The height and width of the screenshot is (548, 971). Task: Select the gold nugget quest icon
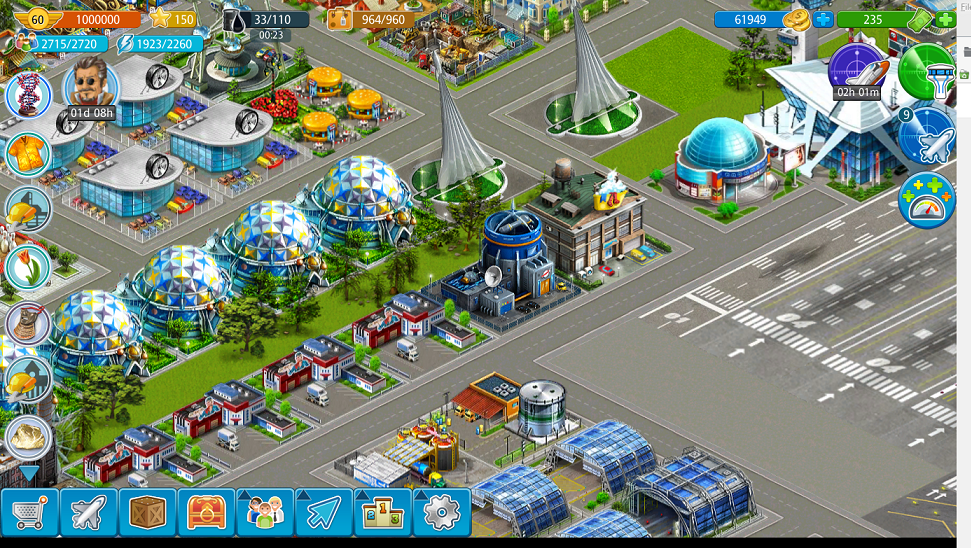[x=27, y=437]
